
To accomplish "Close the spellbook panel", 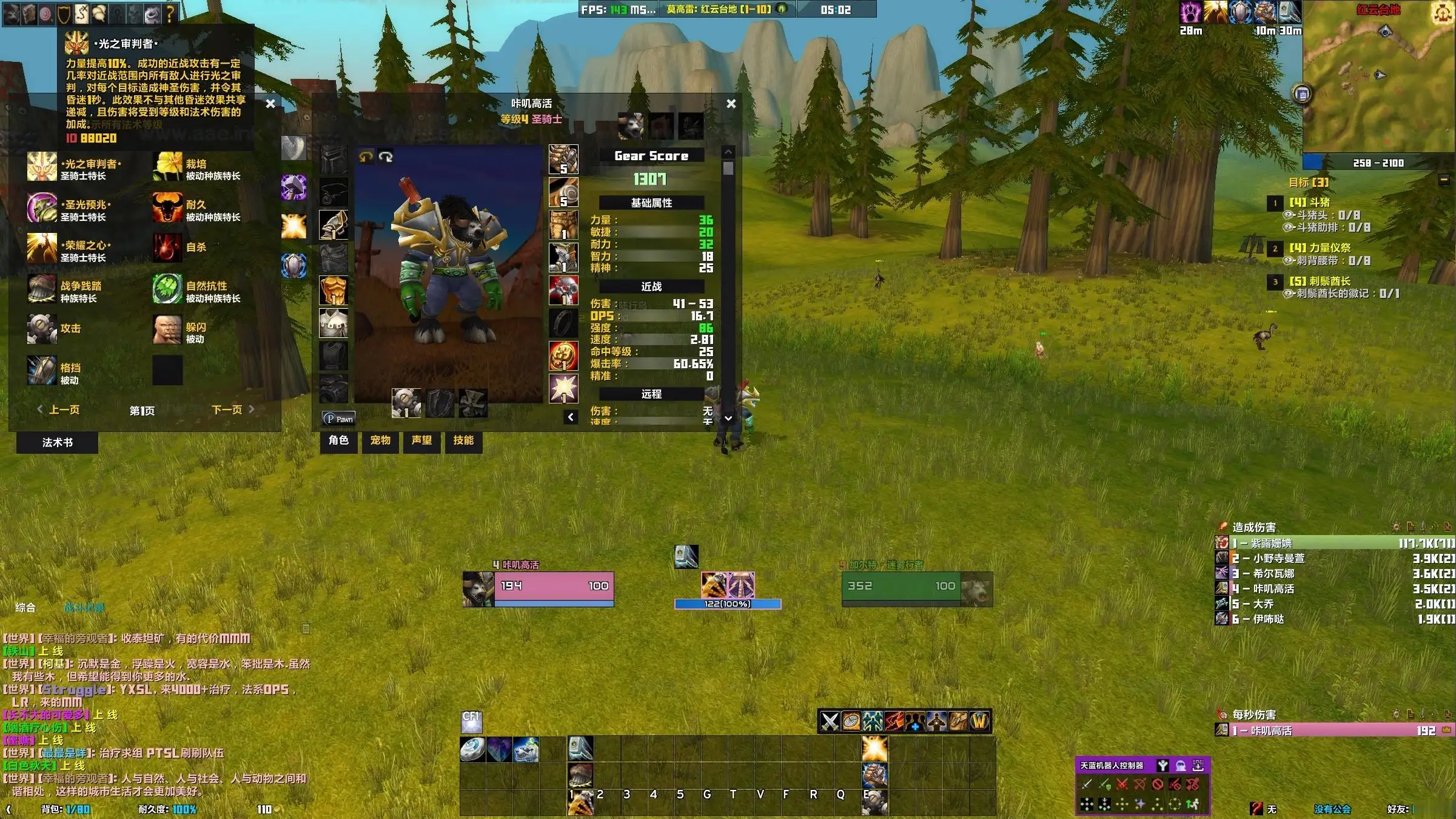I will pyautogui.click(x=270, y=104).
